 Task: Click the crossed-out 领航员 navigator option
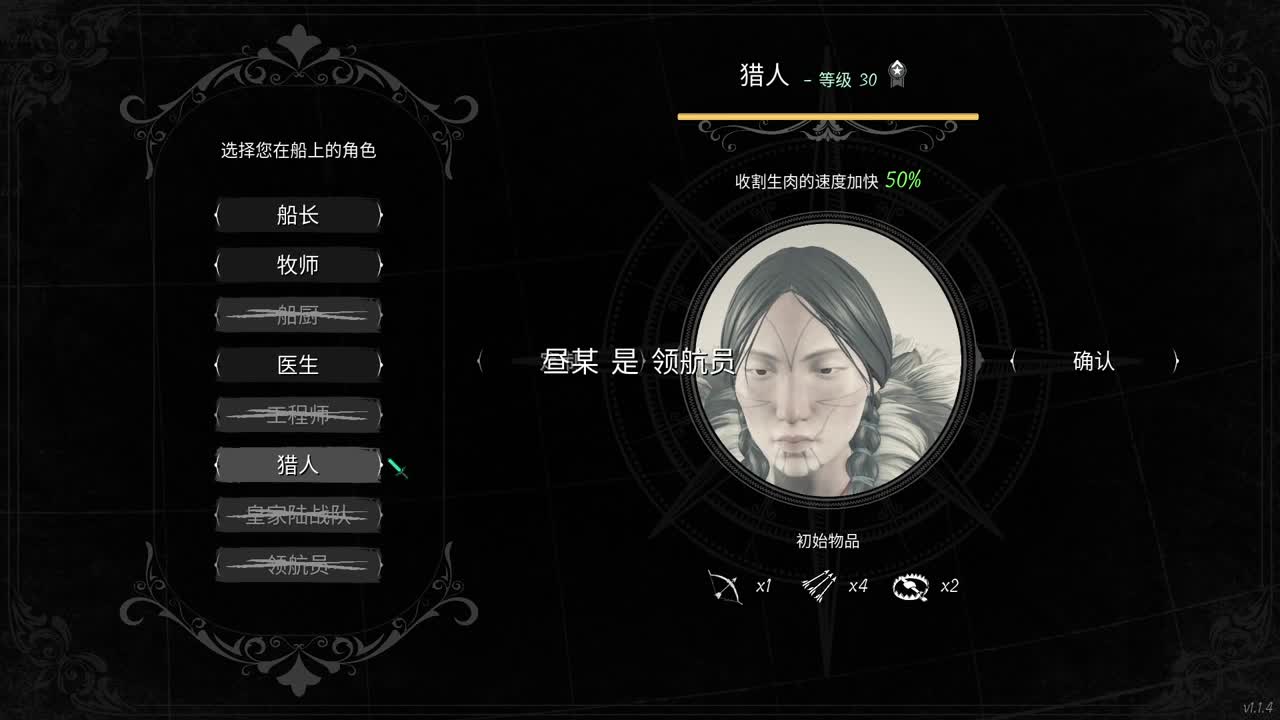[x=297, y=564]
